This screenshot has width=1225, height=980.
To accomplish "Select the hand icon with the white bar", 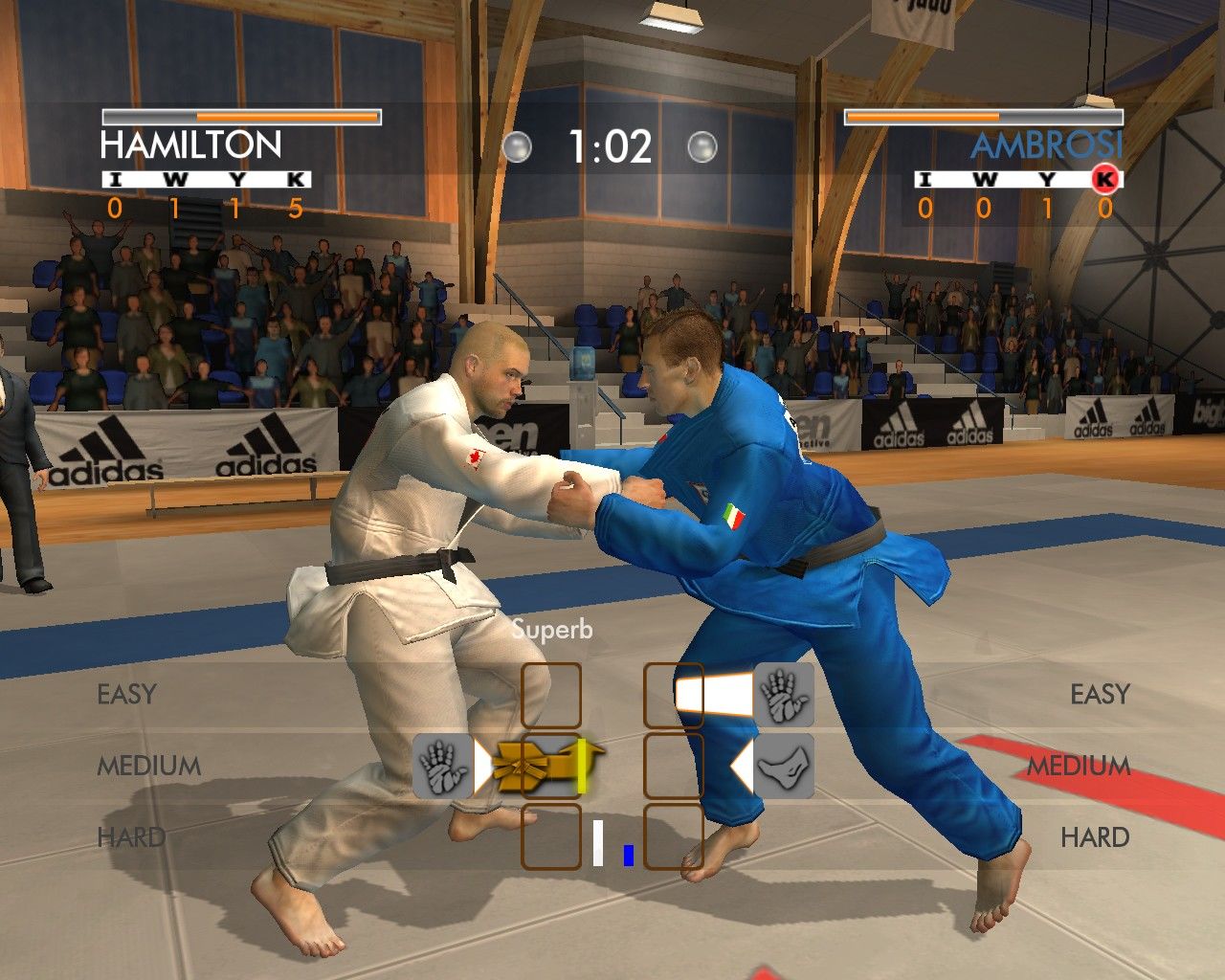I will (x=784, y=695).
